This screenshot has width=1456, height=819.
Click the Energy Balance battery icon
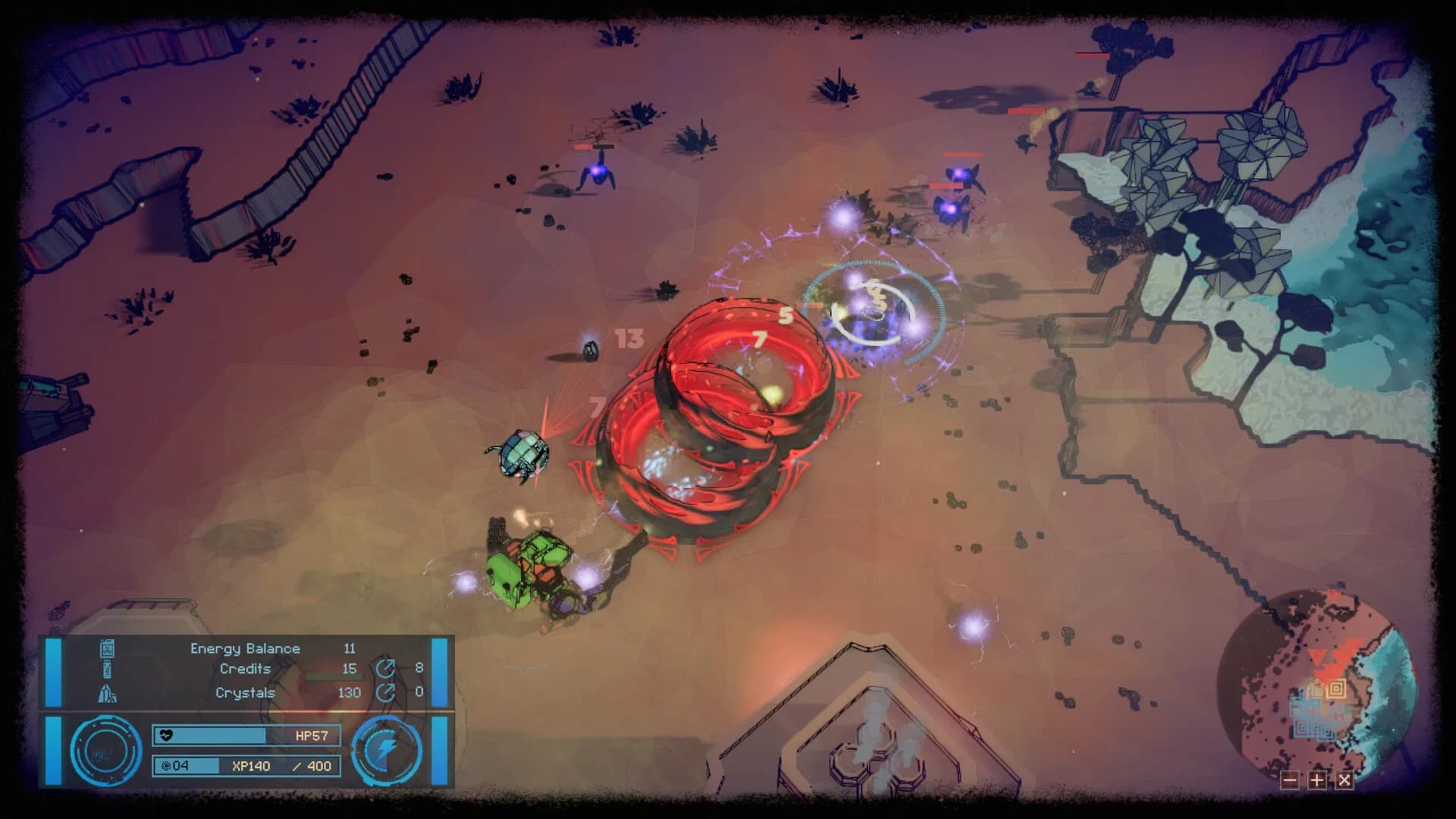(x=108, y=650)
